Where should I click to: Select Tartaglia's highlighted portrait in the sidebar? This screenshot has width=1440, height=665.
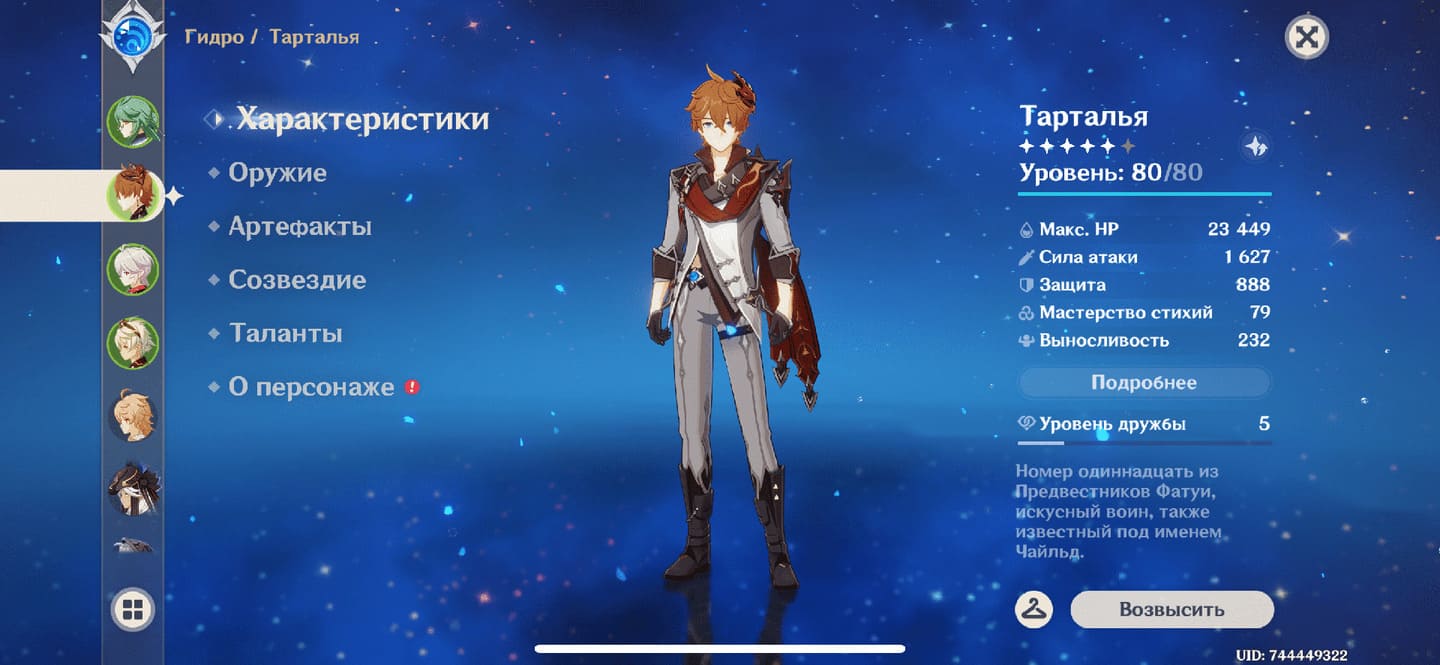click(x=133, y=195)
